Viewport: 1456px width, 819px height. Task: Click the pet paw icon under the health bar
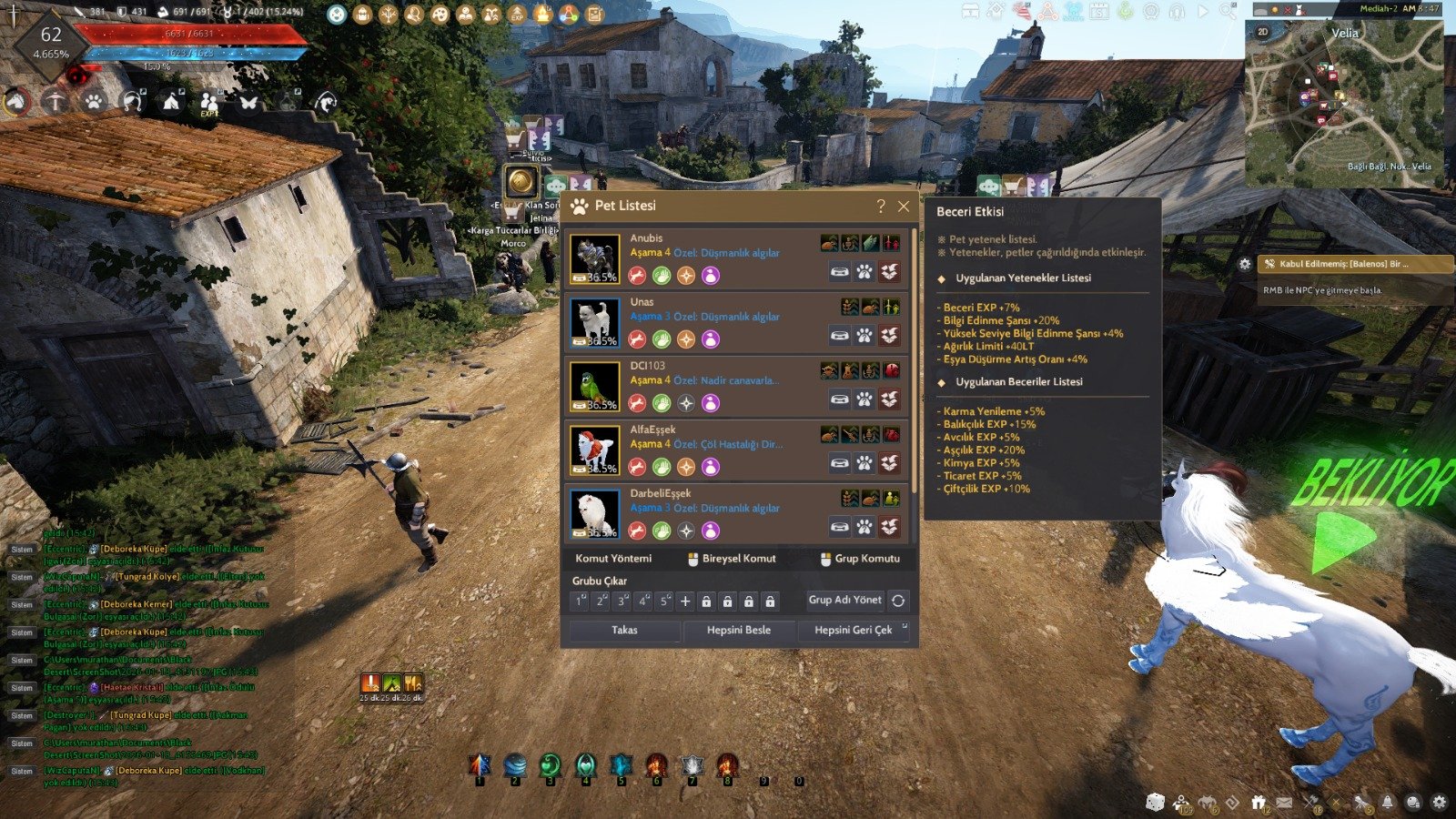click(93, 101)
